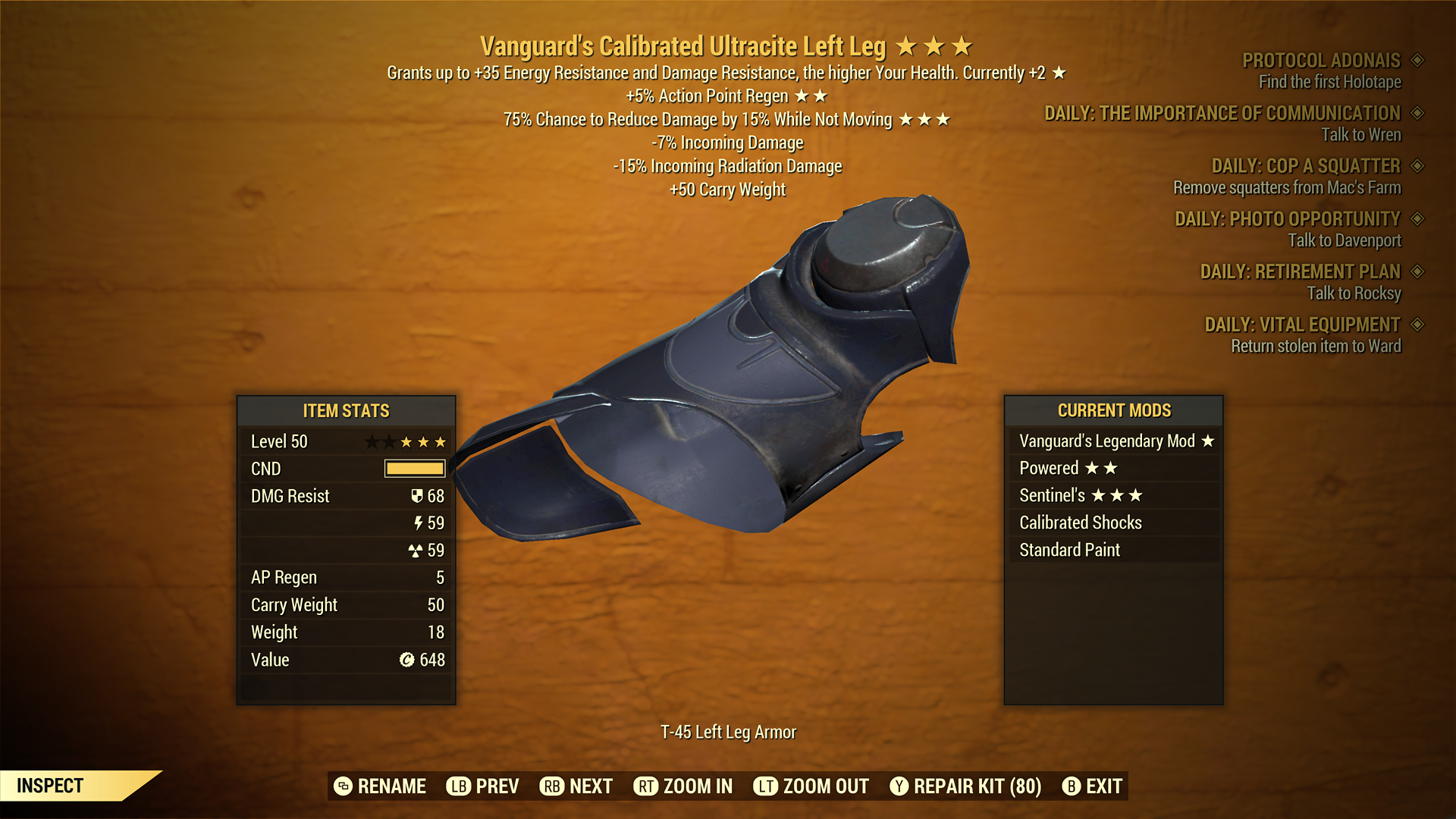Viewport: 1456px width, 819px height.
Task: Select the Vanguard's Legendary Mod entry
Action: (1115, 441)
